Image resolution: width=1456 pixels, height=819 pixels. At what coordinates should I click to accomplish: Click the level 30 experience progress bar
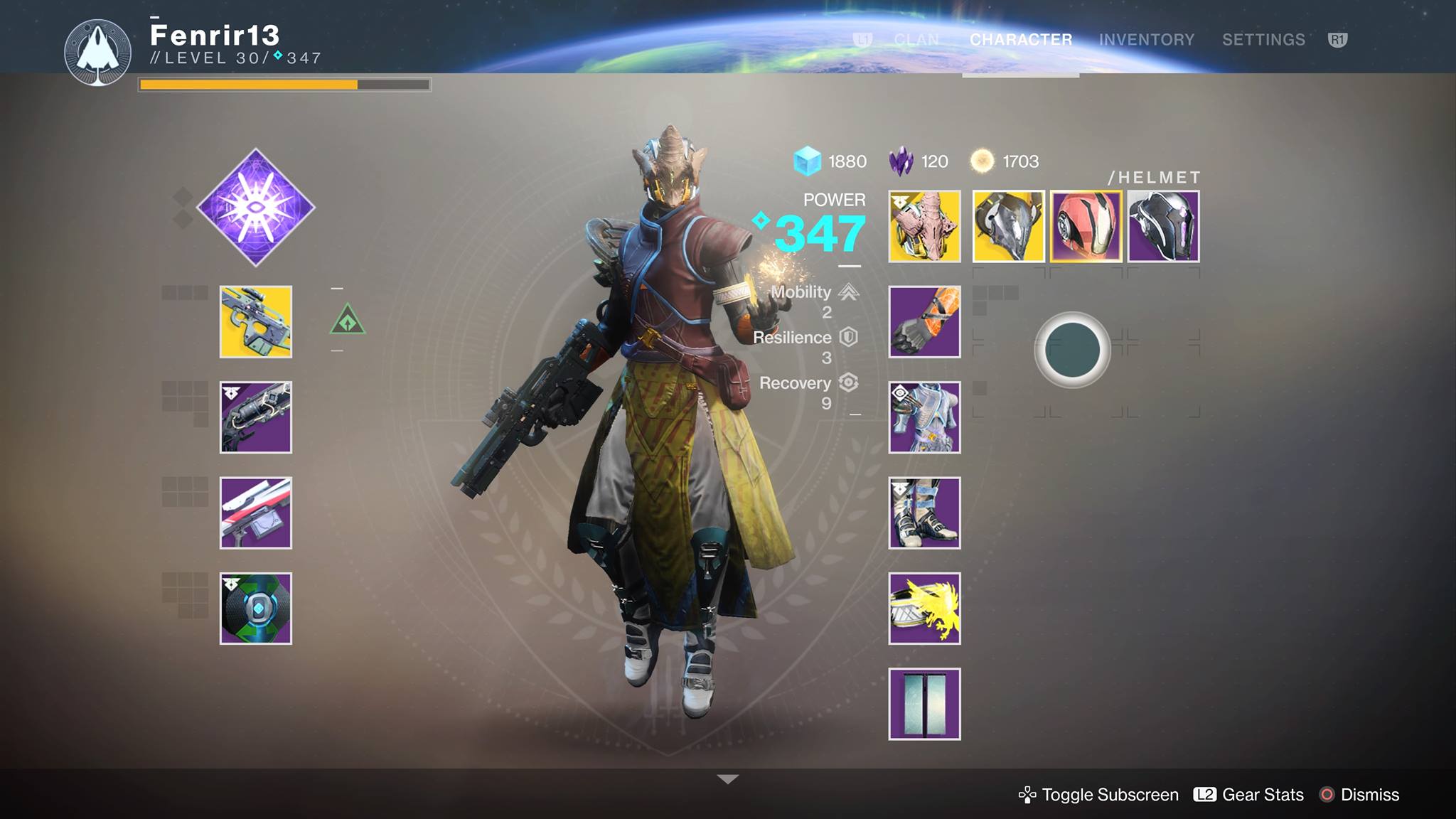click(x=284, y=85)
